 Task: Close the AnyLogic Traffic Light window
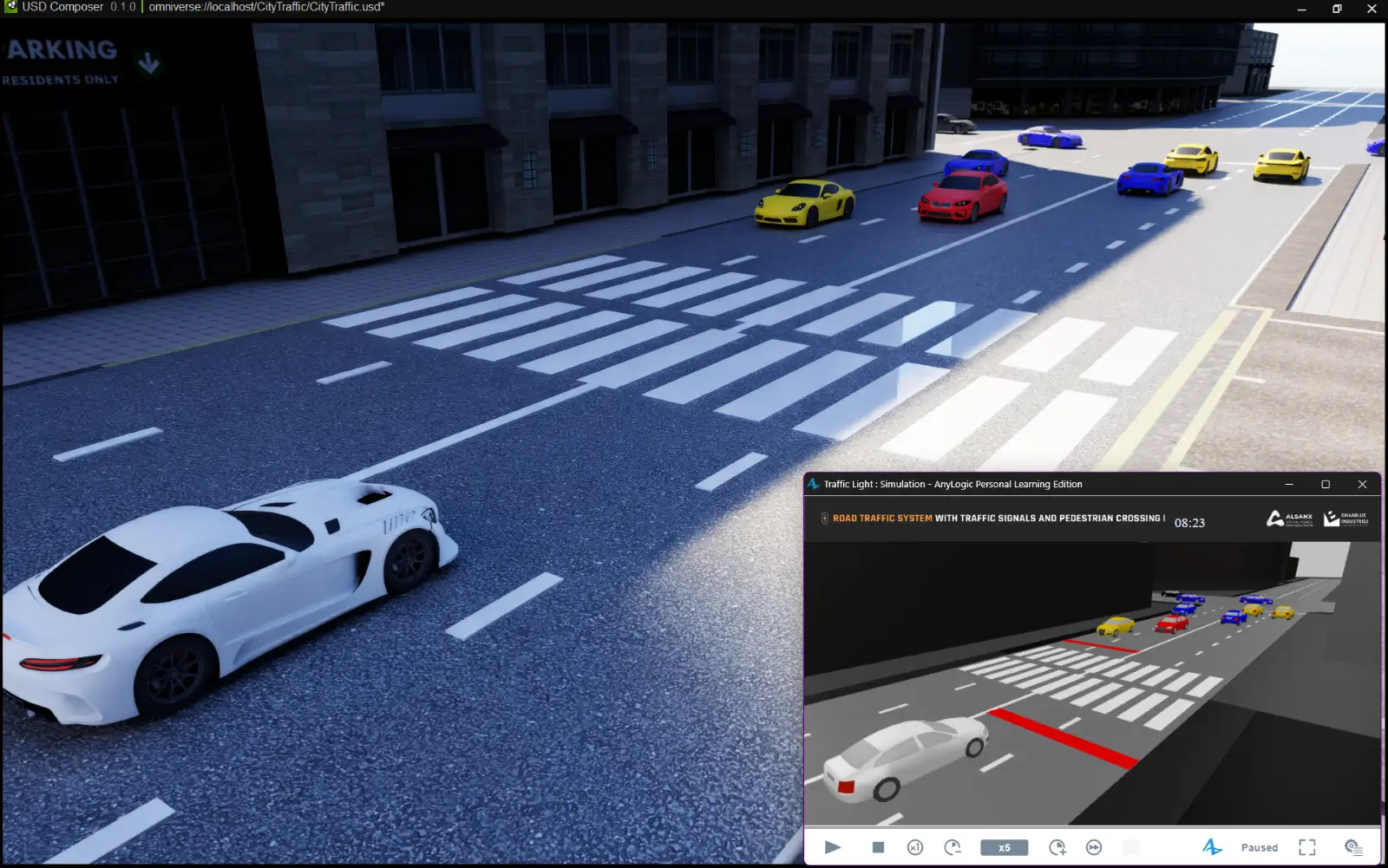[1362, 484]
